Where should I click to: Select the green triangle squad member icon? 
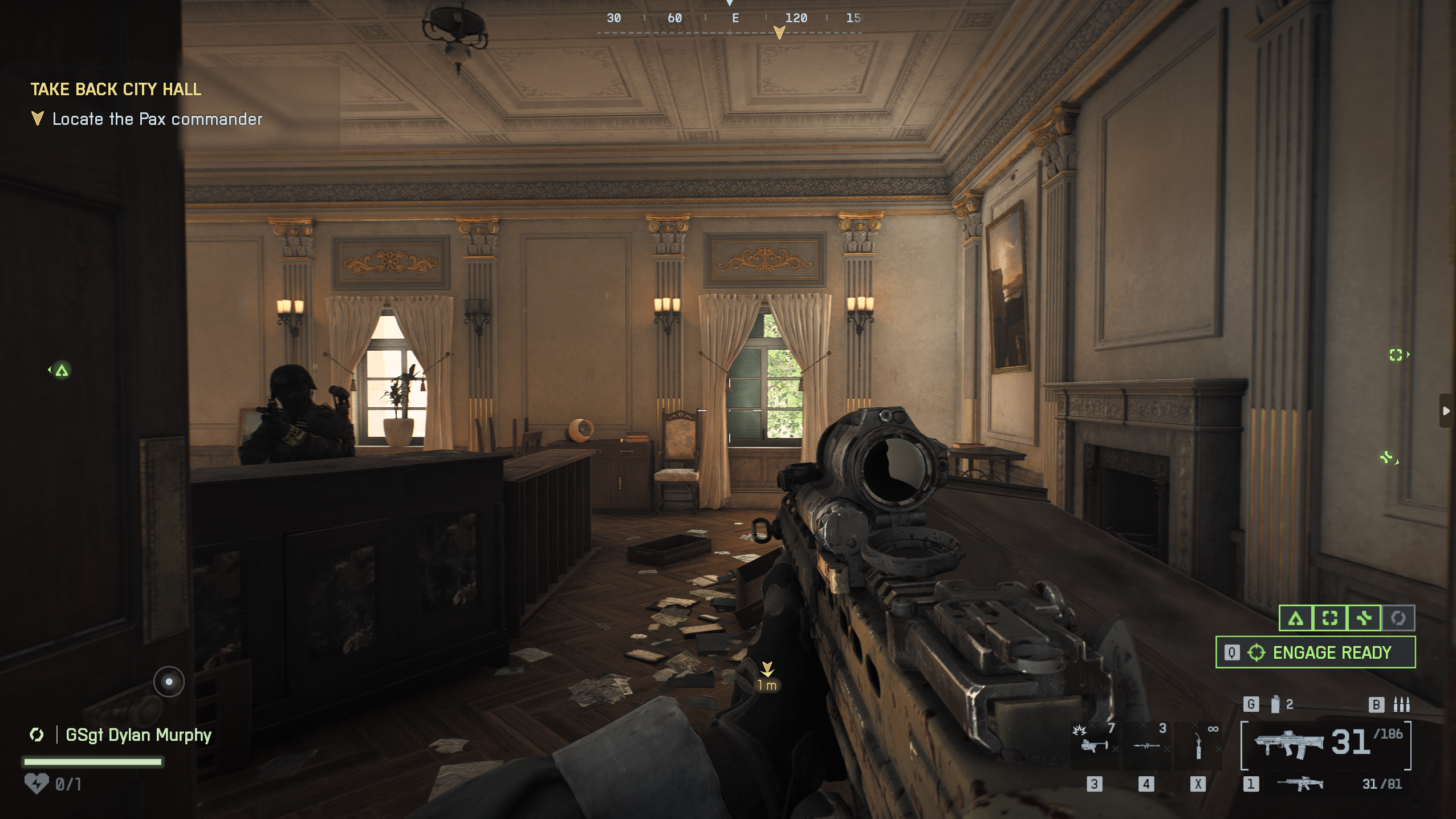pyautogui.click(x=1296, y=618)
